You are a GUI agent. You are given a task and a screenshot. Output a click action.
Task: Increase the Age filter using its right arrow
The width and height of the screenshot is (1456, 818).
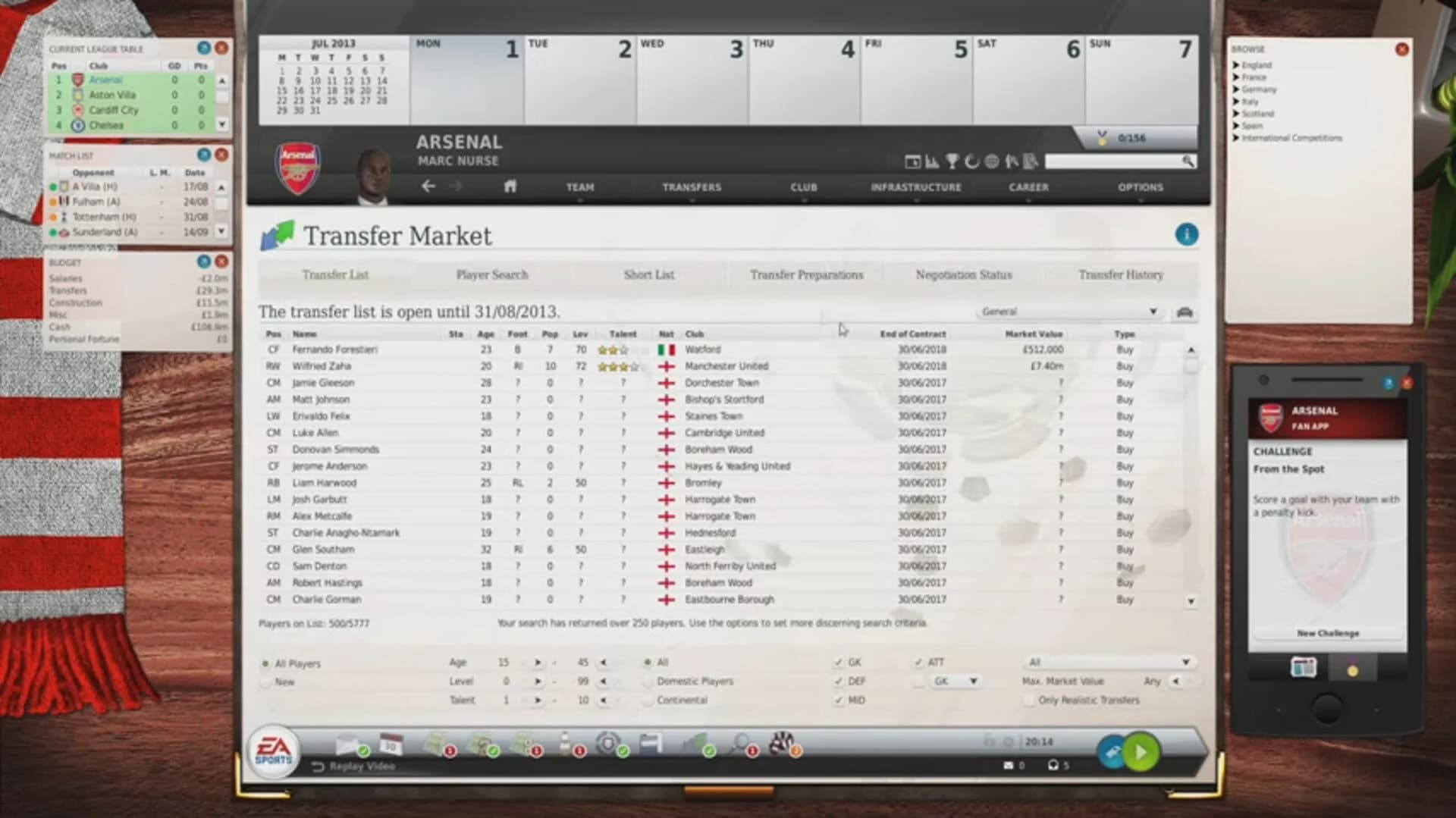[x=540, y=662]
